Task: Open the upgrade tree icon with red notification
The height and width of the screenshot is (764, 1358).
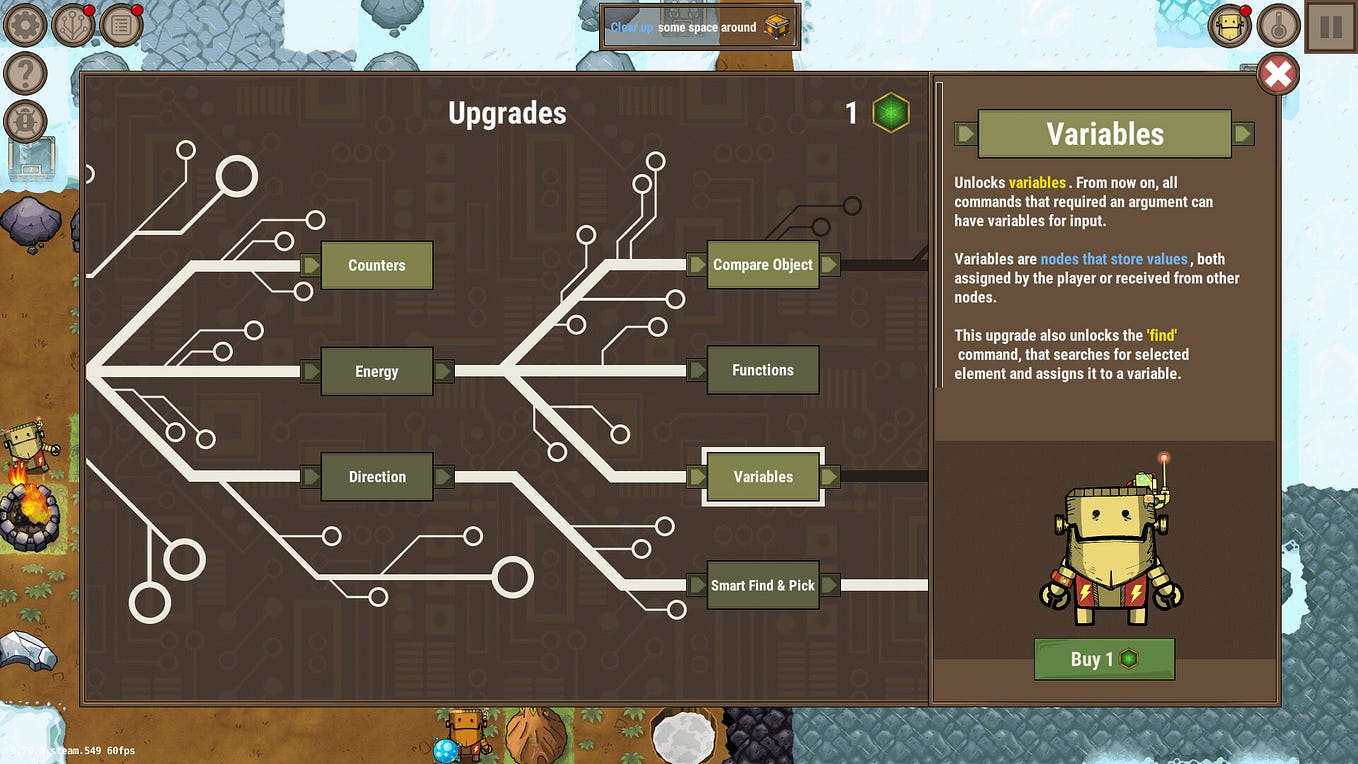Action: 72,24
